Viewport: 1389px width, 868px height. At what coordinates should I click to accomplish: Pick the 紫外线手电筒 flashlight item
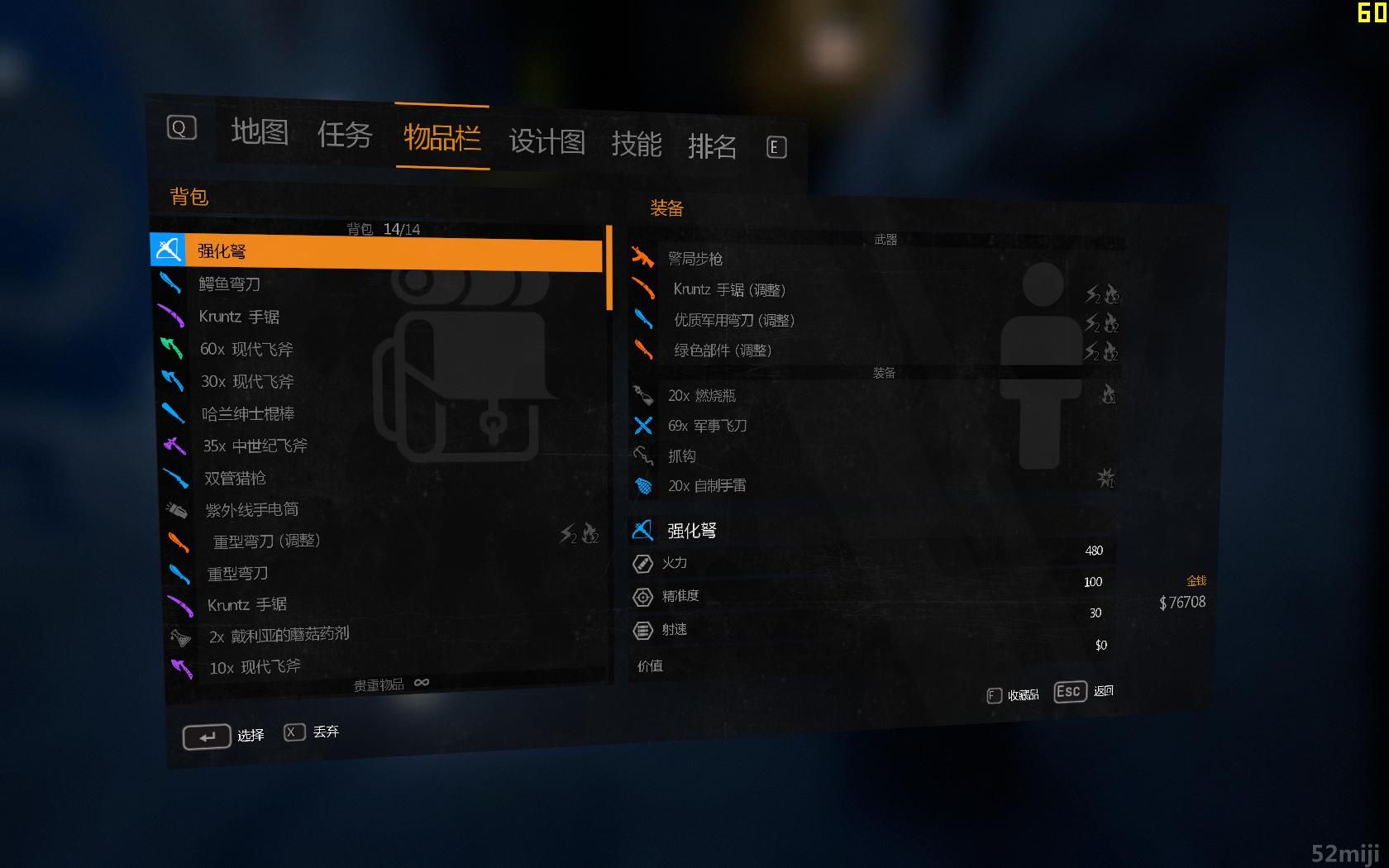(251, 510)
